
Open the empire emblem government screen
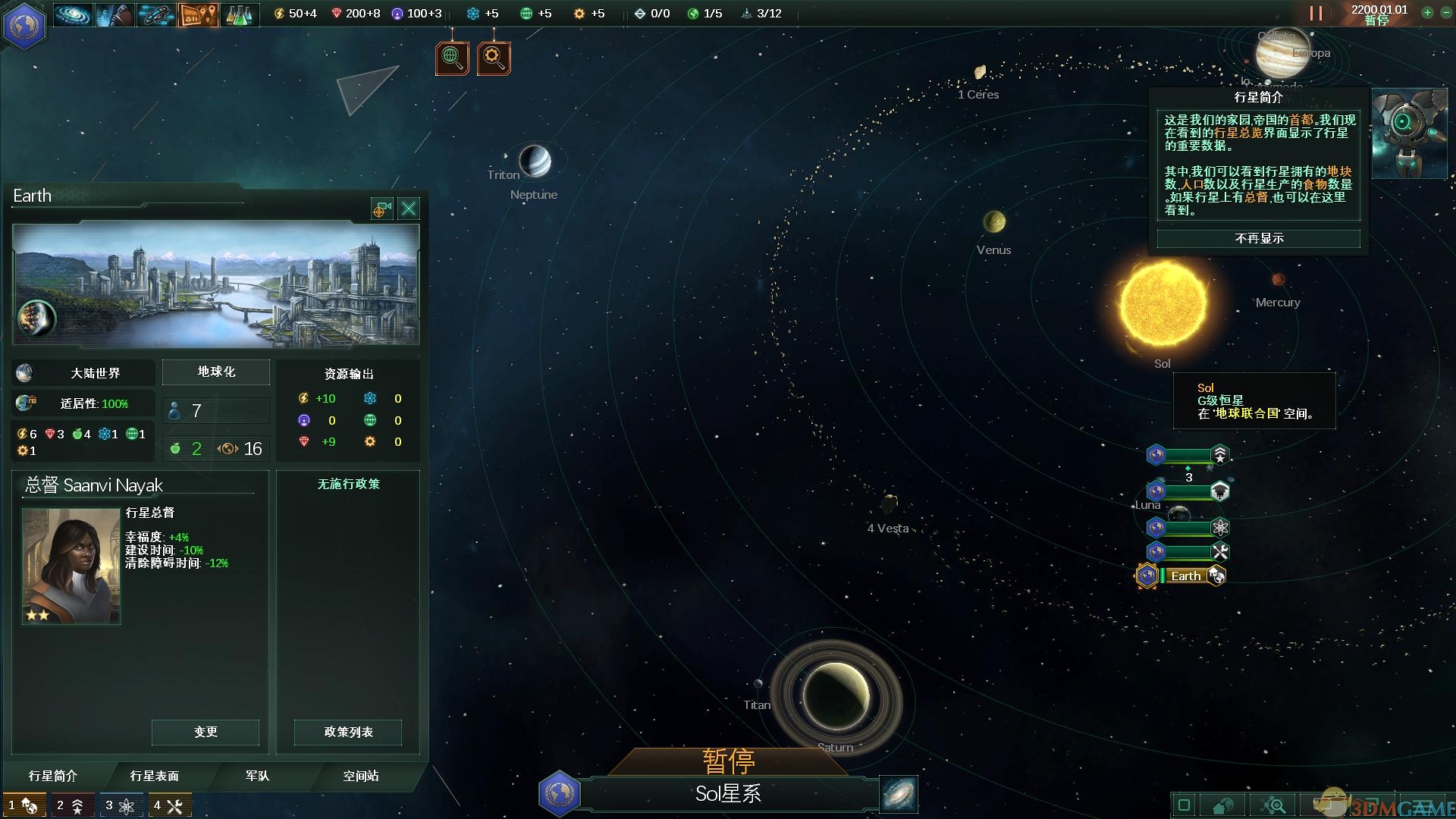click(25, 25)
